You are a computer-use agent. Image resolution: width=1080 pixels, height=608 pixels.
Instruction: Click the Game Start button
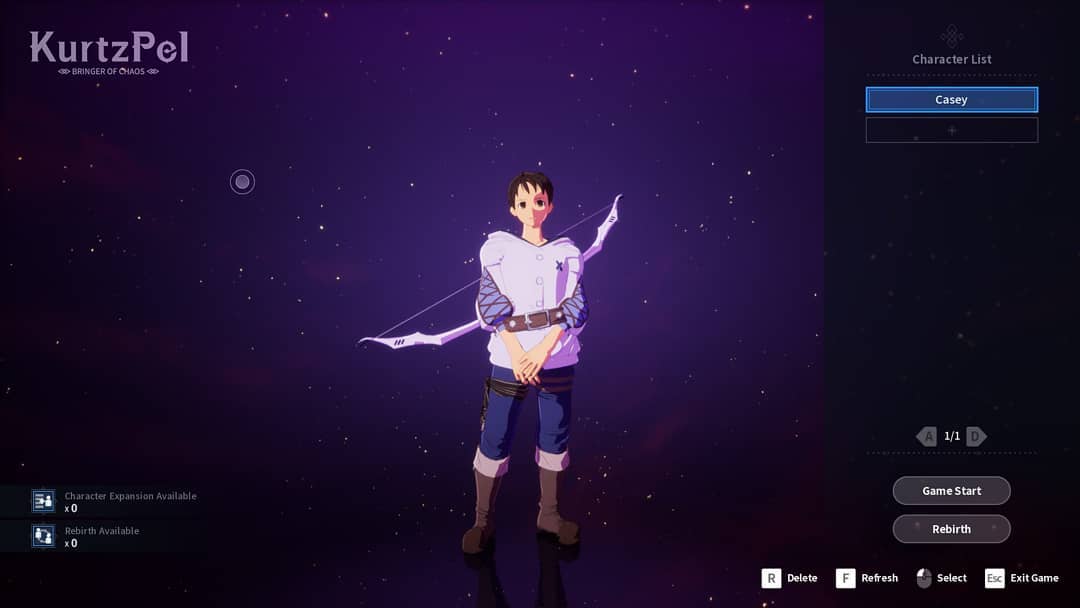pyautogui.click(x=951, y=491)
